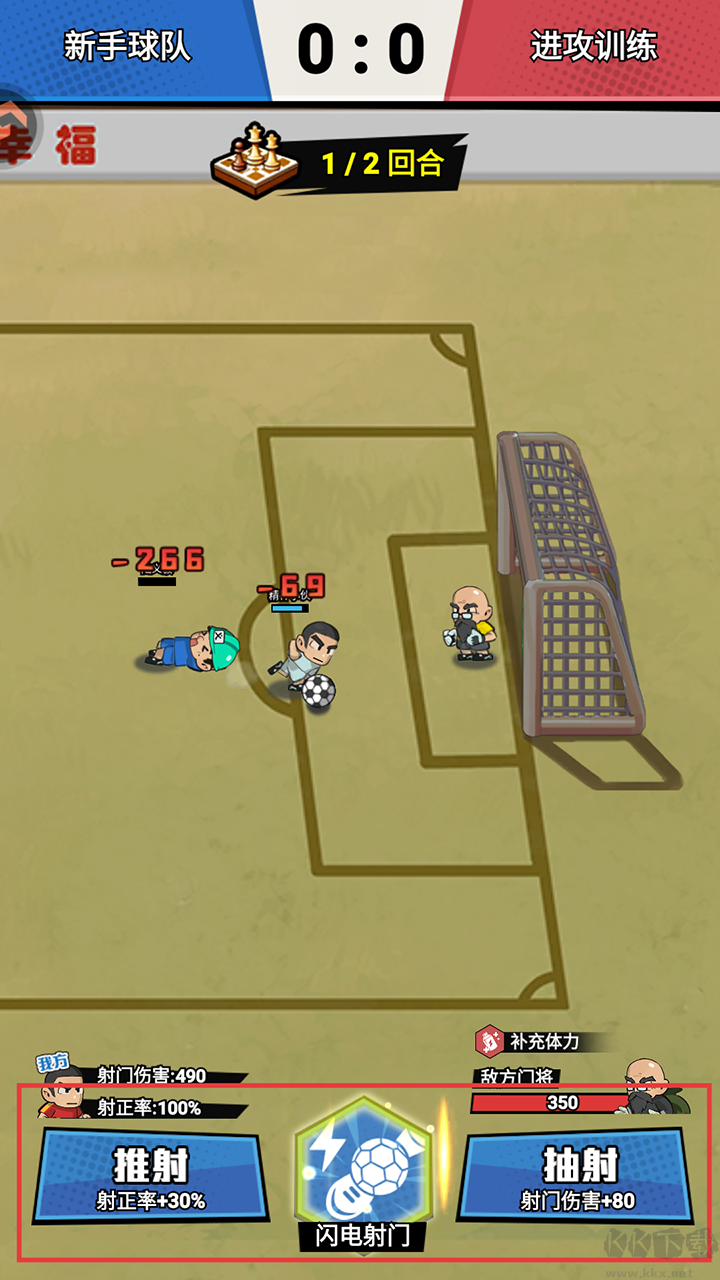Tap the 补充体力 stamina refill icon
Viewport: 720px width, 1280px height.
coord(490,1041)
